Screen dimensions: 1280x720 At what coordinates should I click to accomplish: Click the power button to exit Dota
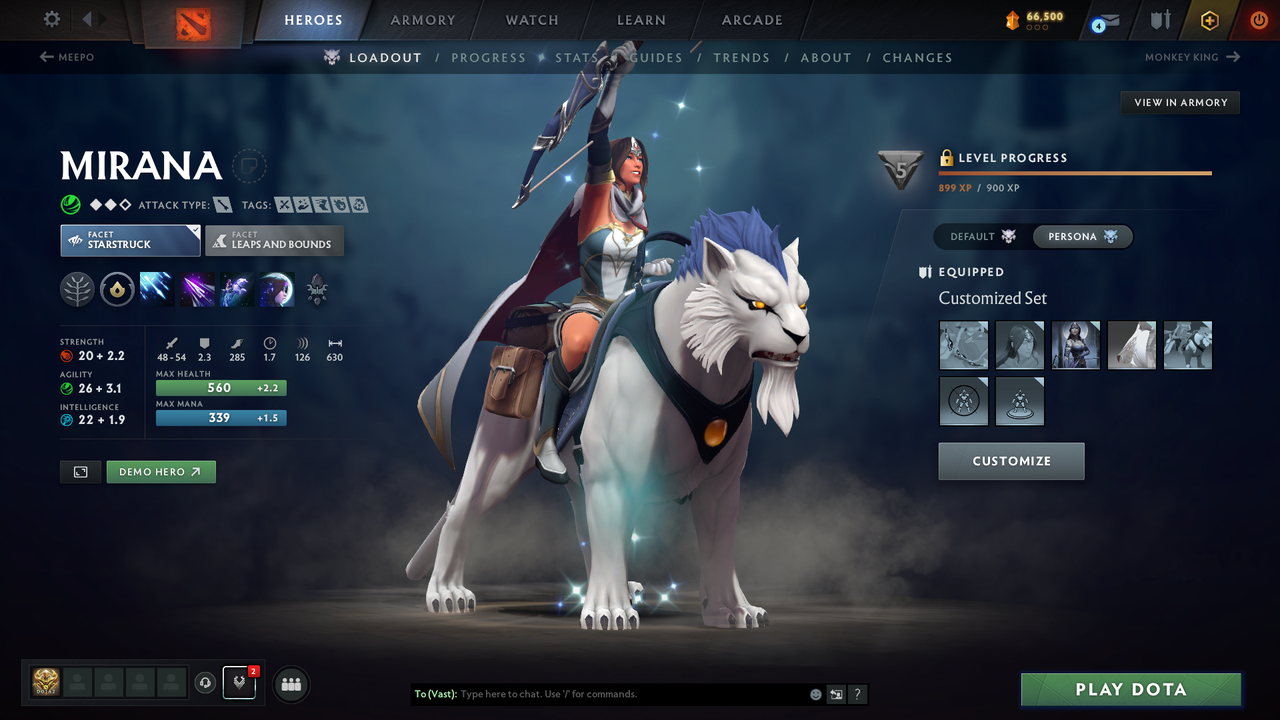point(1259,20)
